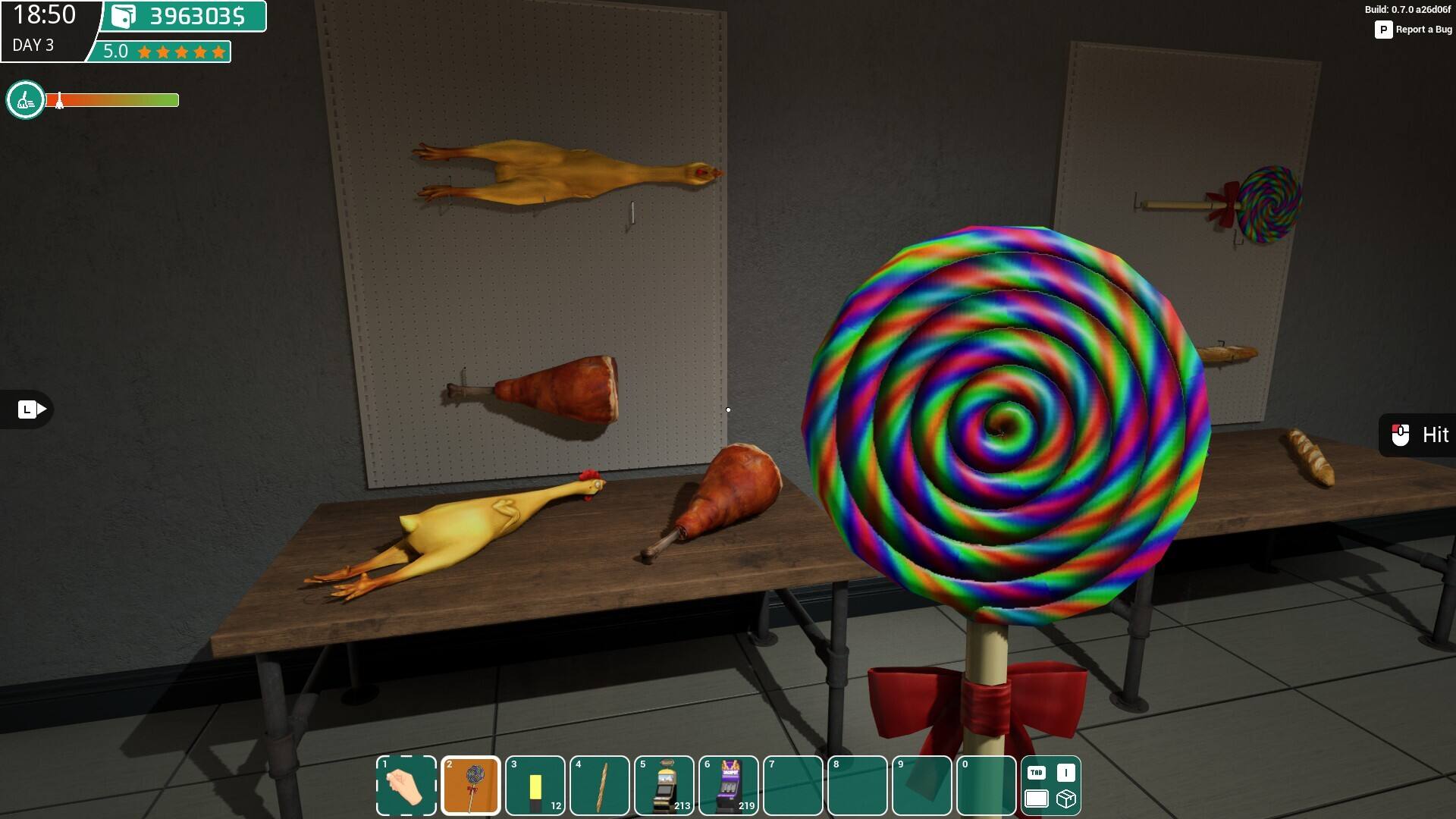Select the purple jackpot machine slot
This screenshot has width=1456, height=819.
[x=729, y=786]
